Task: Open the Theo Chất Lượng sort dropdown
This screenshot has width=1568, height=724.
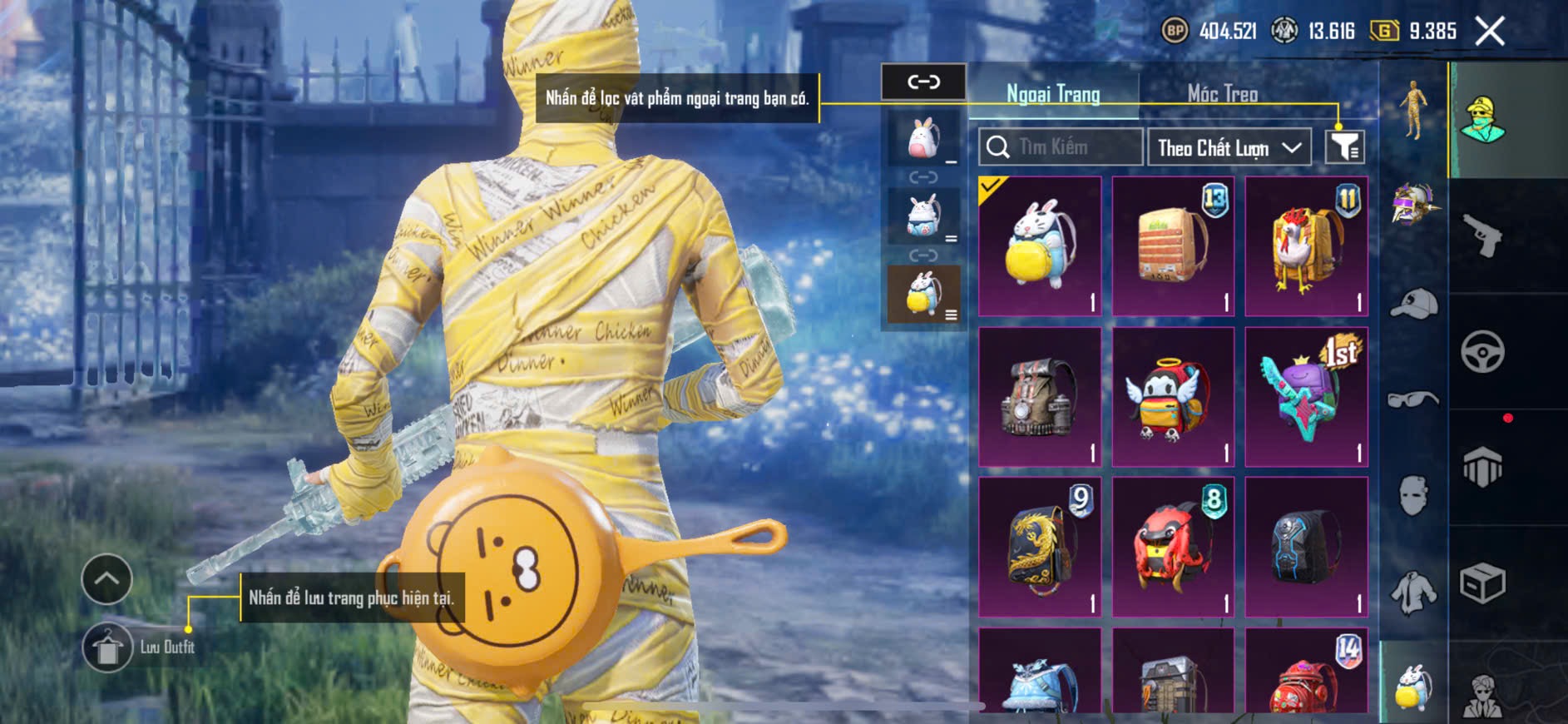Action: coord(1229,148)
